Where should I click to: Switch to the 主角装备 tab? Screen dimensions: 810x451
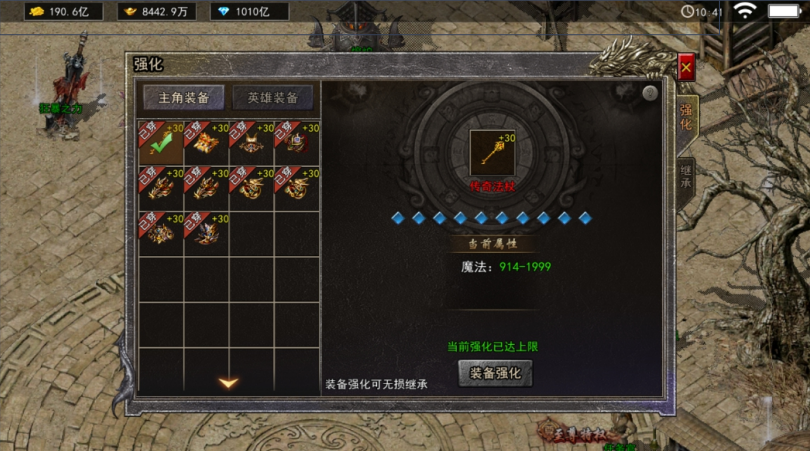pos(183,98)
